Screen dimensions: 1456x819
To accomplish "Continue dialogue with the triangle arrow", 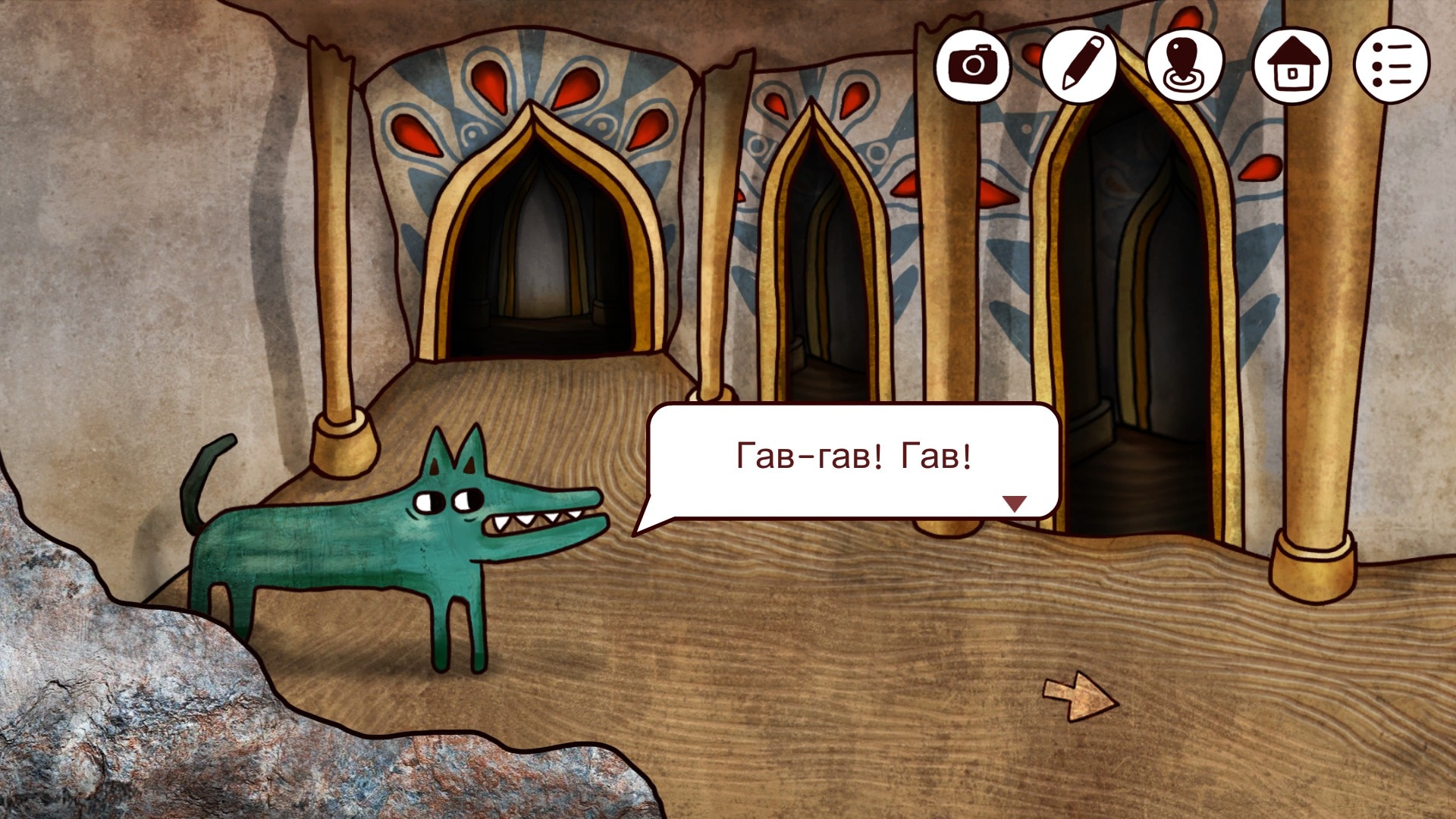I will tap(1014, 503).
